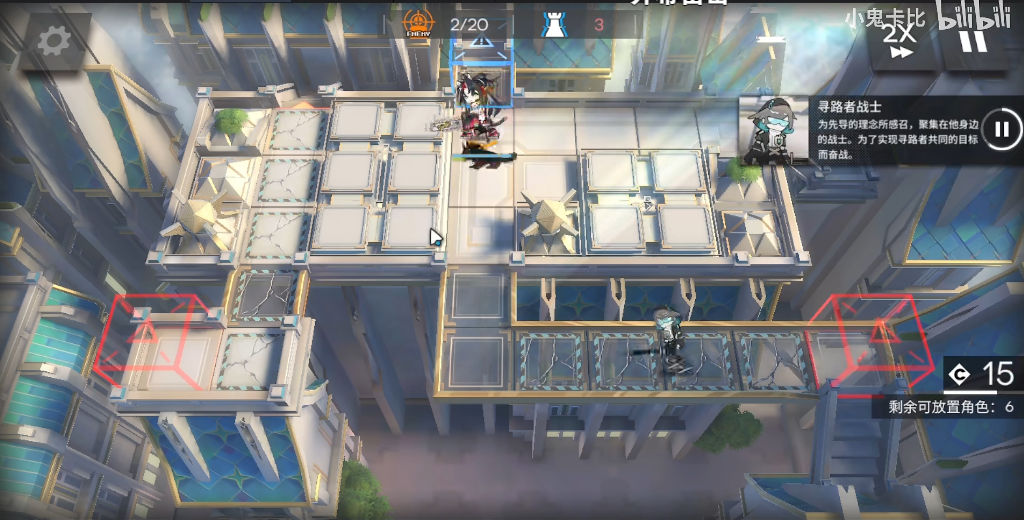The image size is (1024, 520).
Task: Open the settings gear menu
Action: coord(53,40)
